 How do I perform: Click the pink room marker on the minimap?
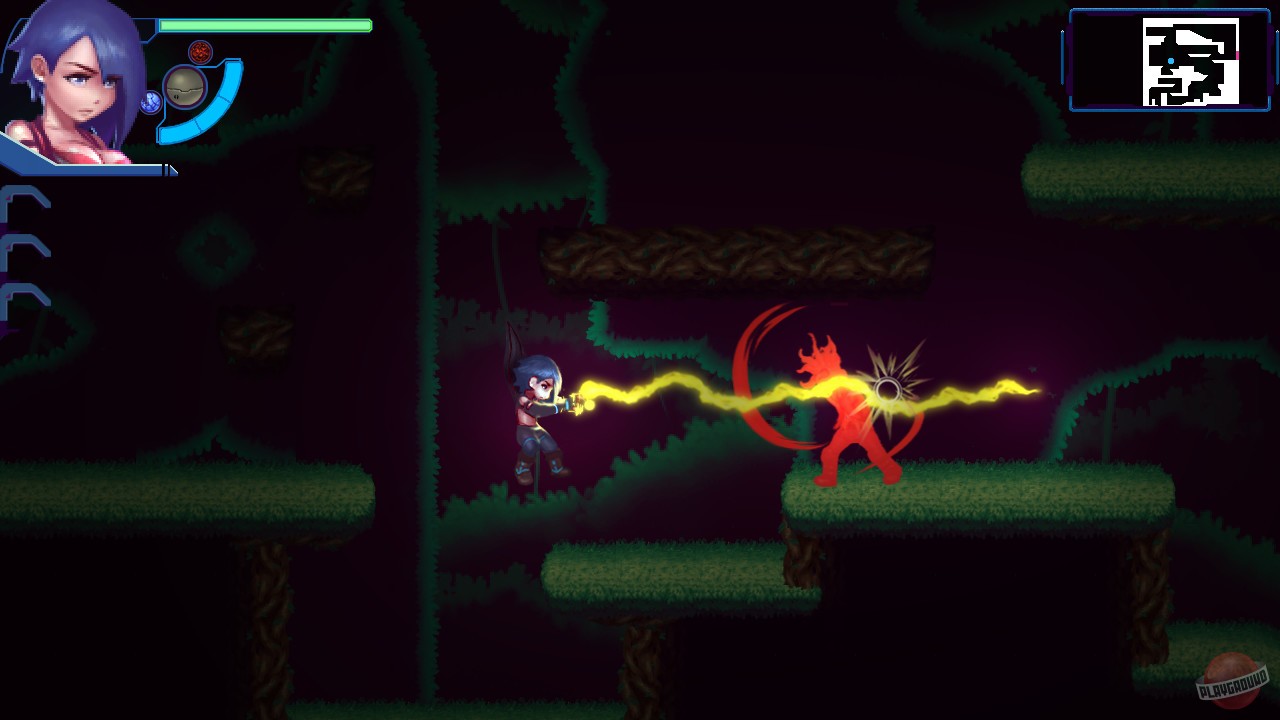1238,54
